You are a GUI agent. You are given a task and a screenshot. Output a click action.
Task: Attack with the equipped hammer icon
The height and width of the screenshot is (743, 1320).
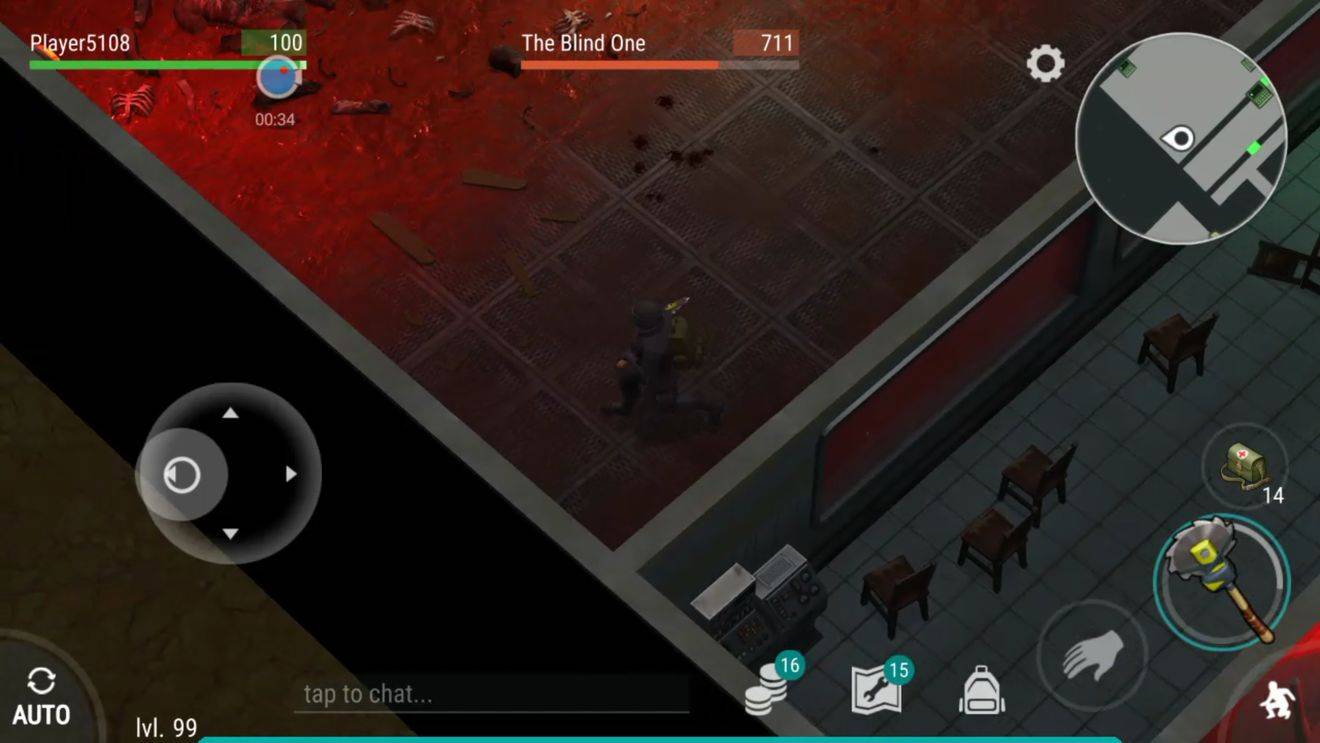[x=1220, y=580]
